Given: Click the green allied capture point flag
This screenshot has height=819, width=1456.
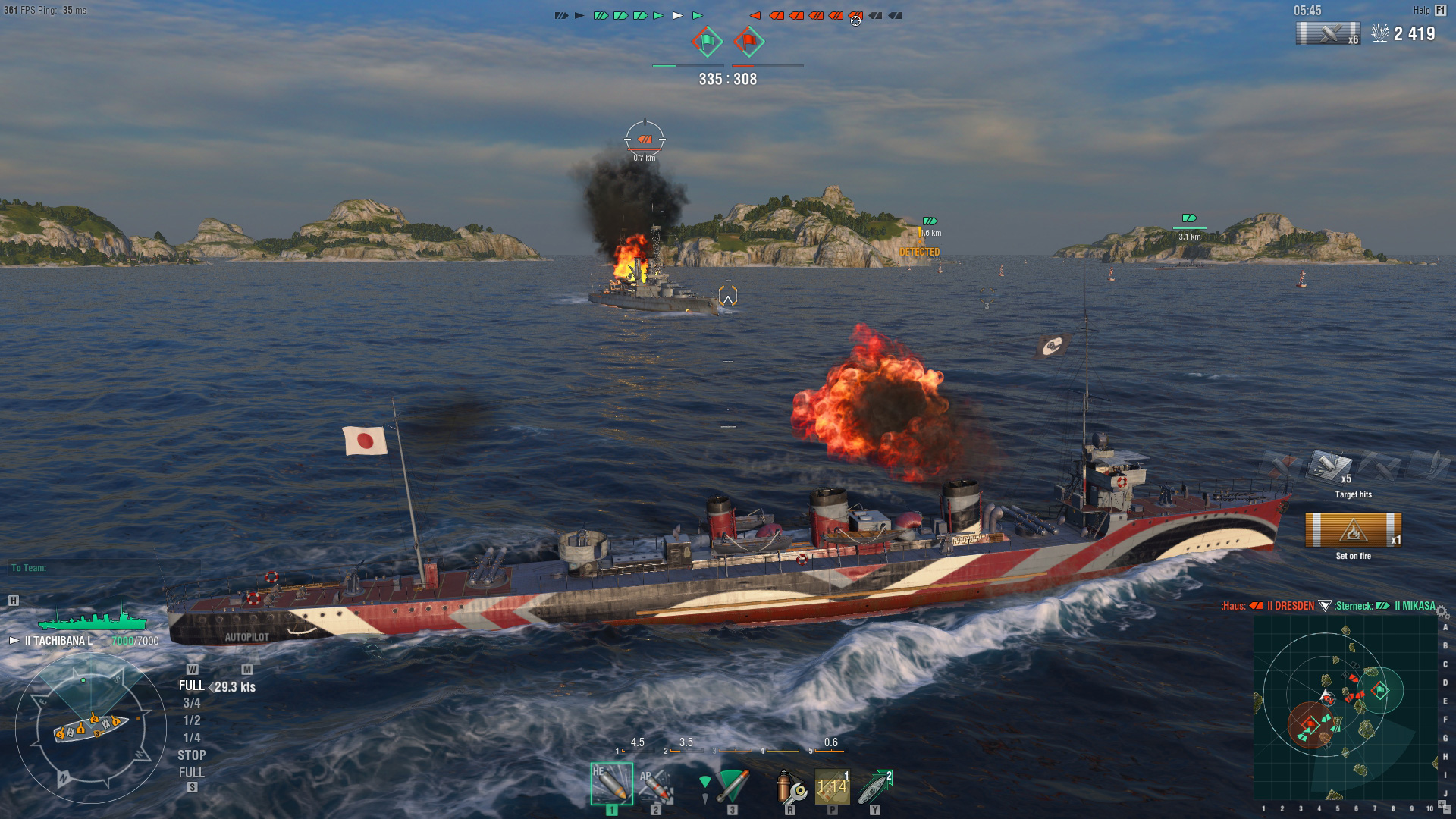Looking at the screenshot, I should [x=707, y=42].
